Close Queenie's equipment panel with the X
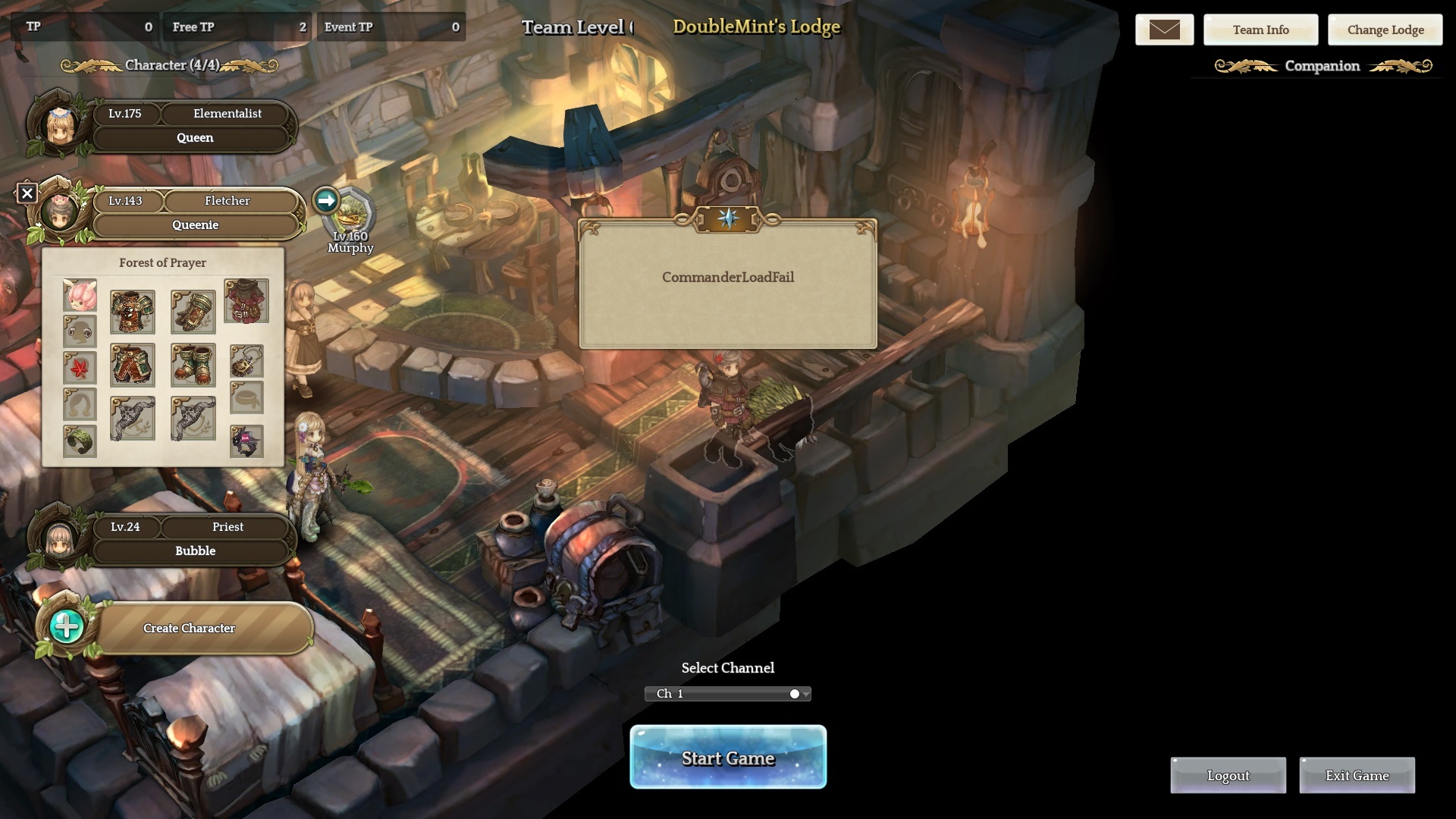The image size is (1456, 819). [27, 193]
